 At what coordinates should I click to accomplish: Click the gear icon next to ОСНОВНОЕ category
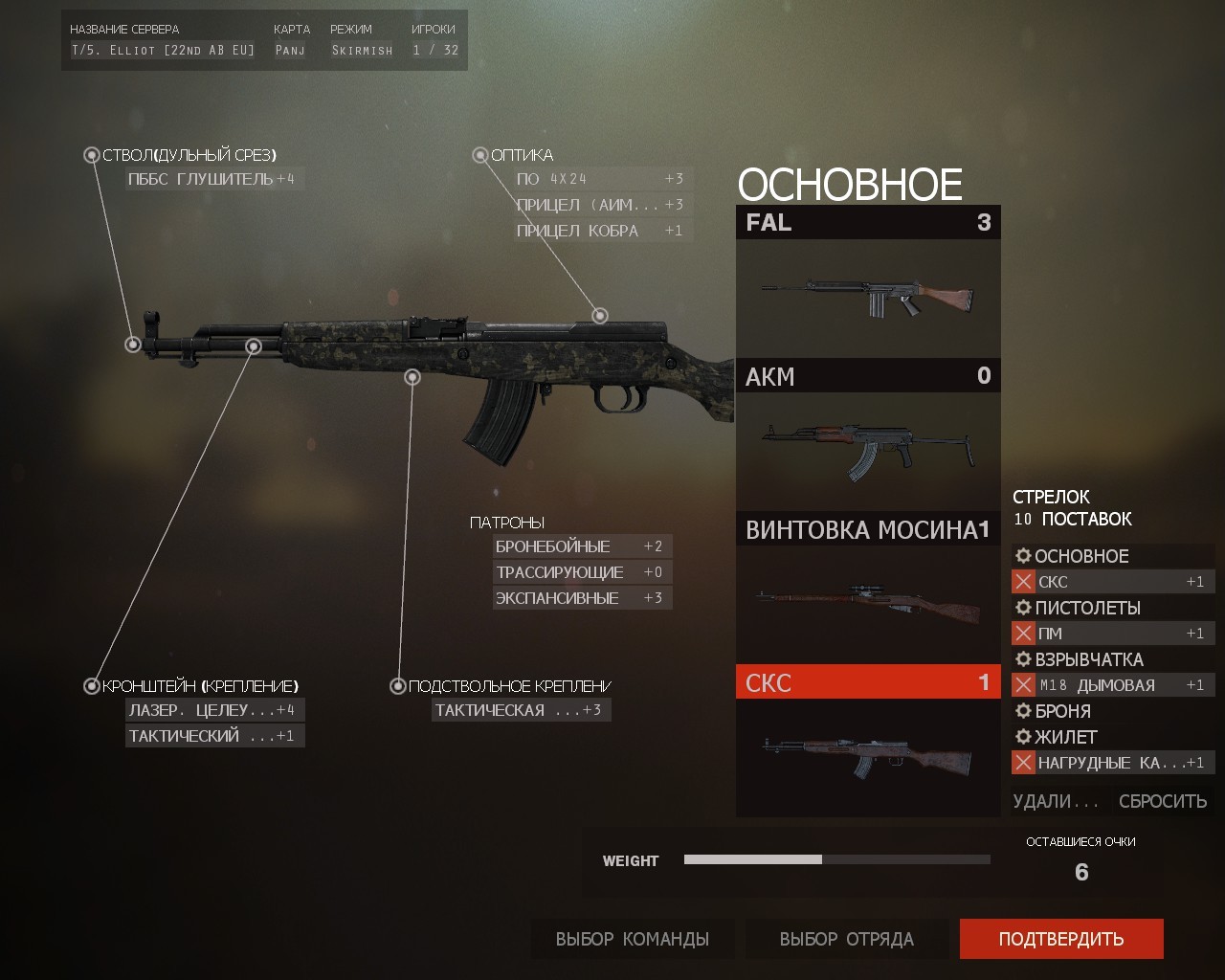click(x=1022, y=556)
